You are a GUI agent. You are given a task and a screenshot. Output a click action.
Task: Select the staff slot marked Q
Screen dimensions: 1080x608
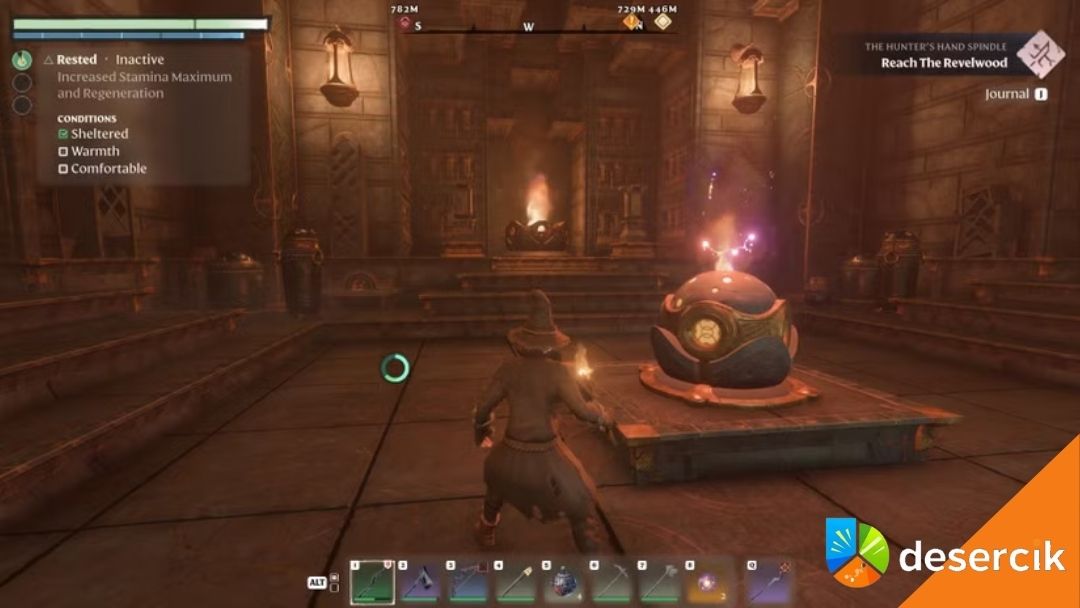coord(770,582)
